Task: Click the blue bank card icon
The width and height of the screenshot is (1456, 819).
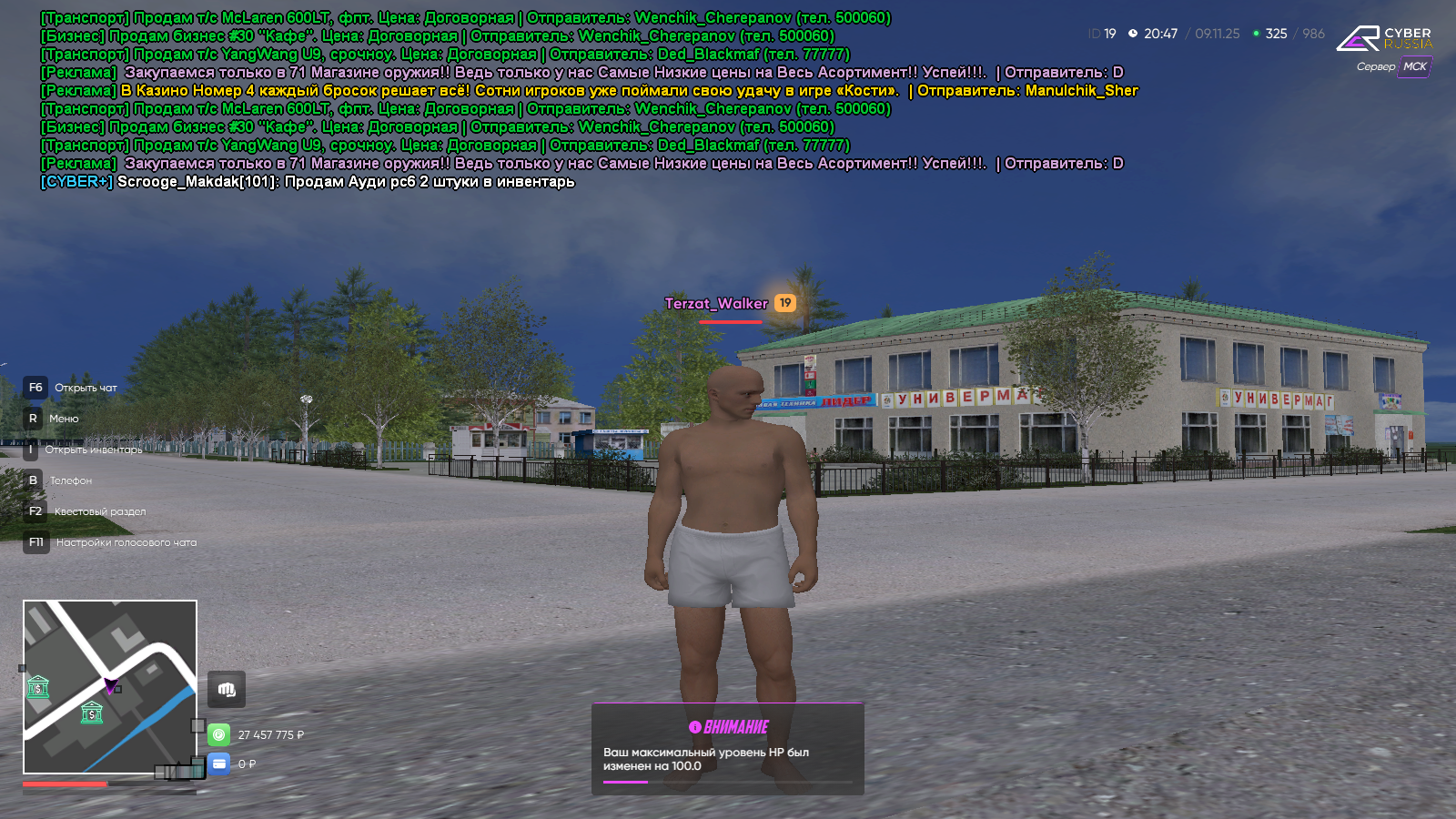Action: (219, 763)
